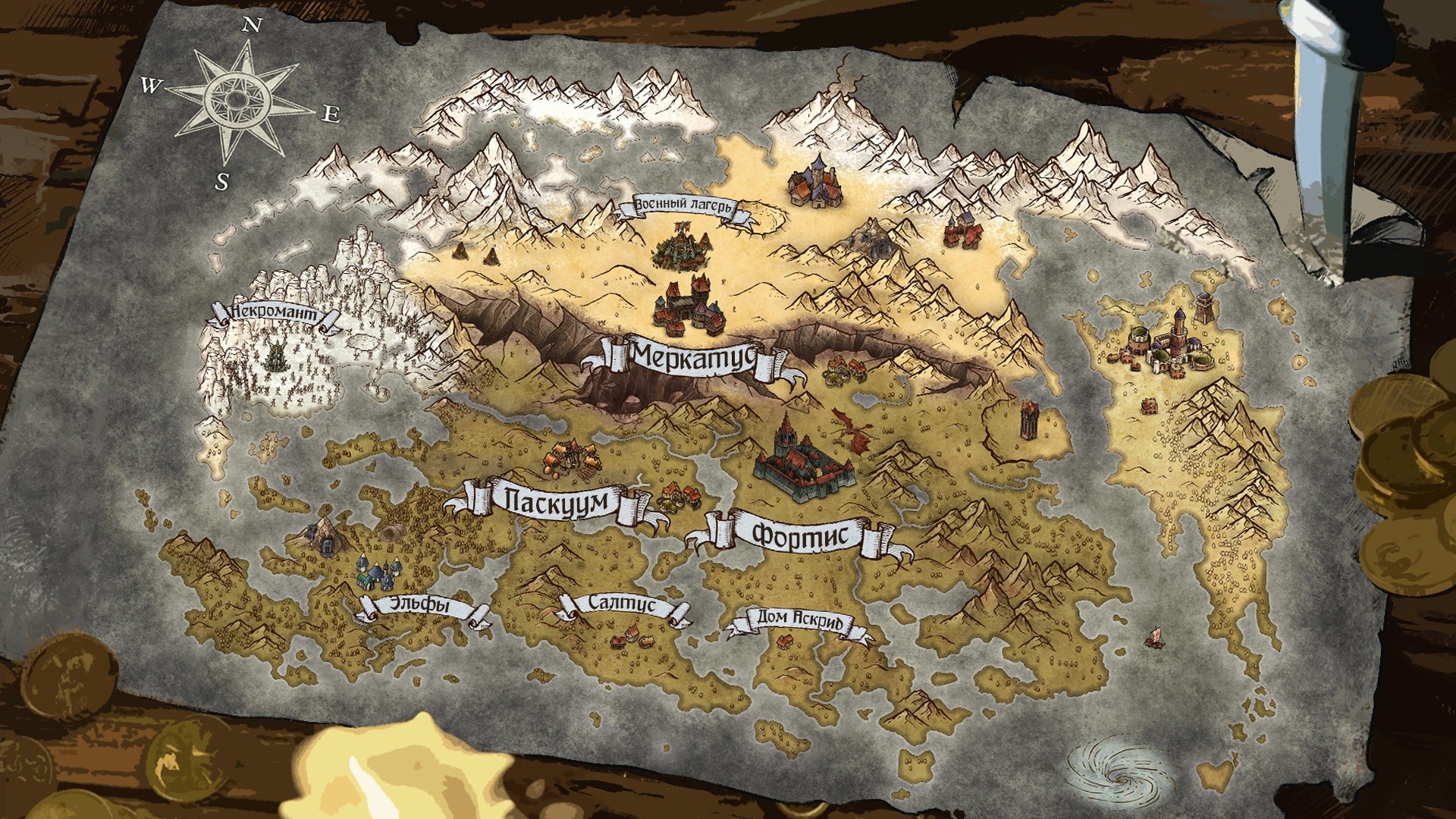The width and height of the screenshot is (1456, 819).
Task: Choose the Паскуум region banner
Action: [x=557, y=502]
